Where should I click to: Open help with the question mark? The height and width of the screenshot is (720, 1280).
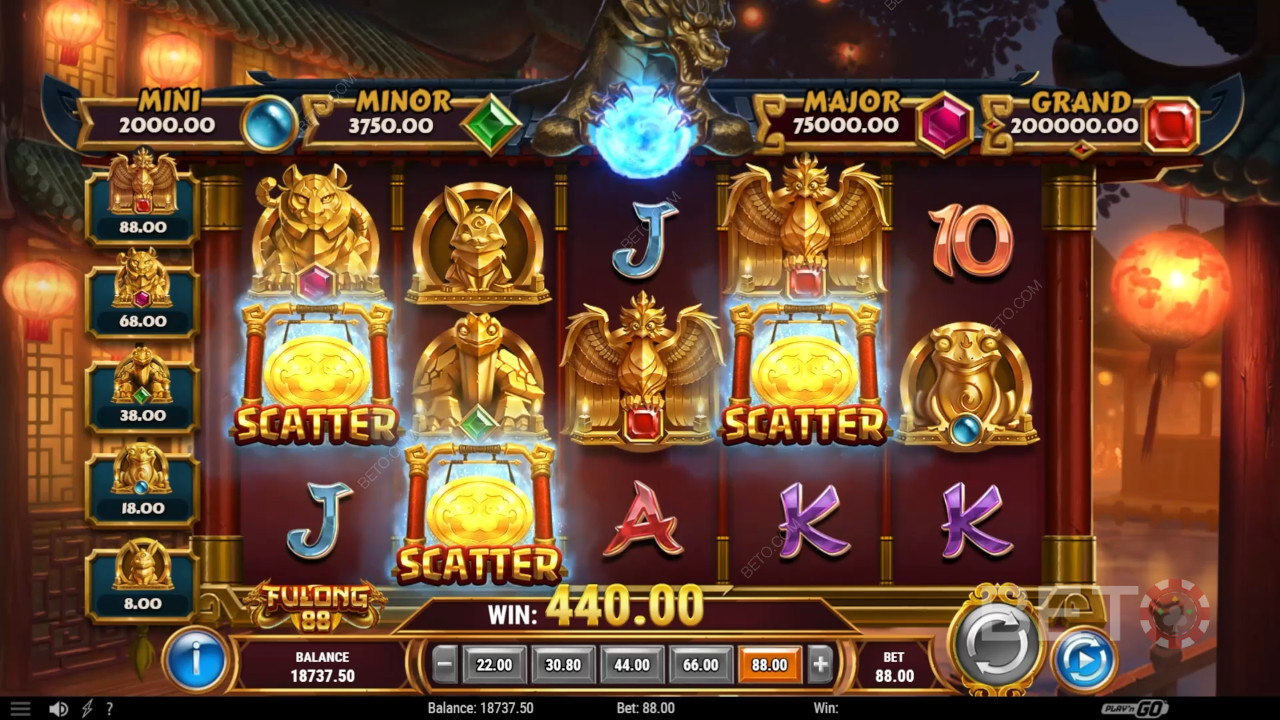(109, 708)
